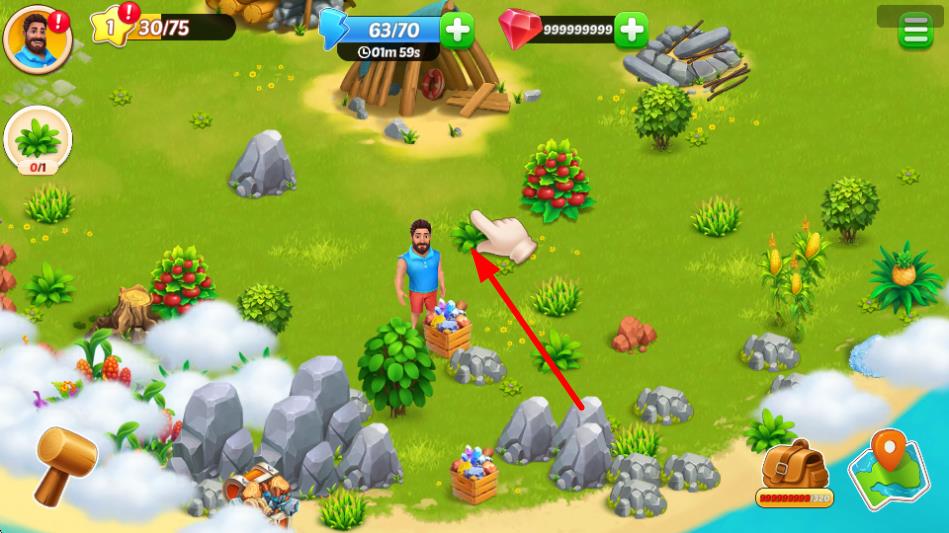Activate the wooden hammer build tool
The height and width of the screenshot is (533, 949).
[x=66, y=464]
